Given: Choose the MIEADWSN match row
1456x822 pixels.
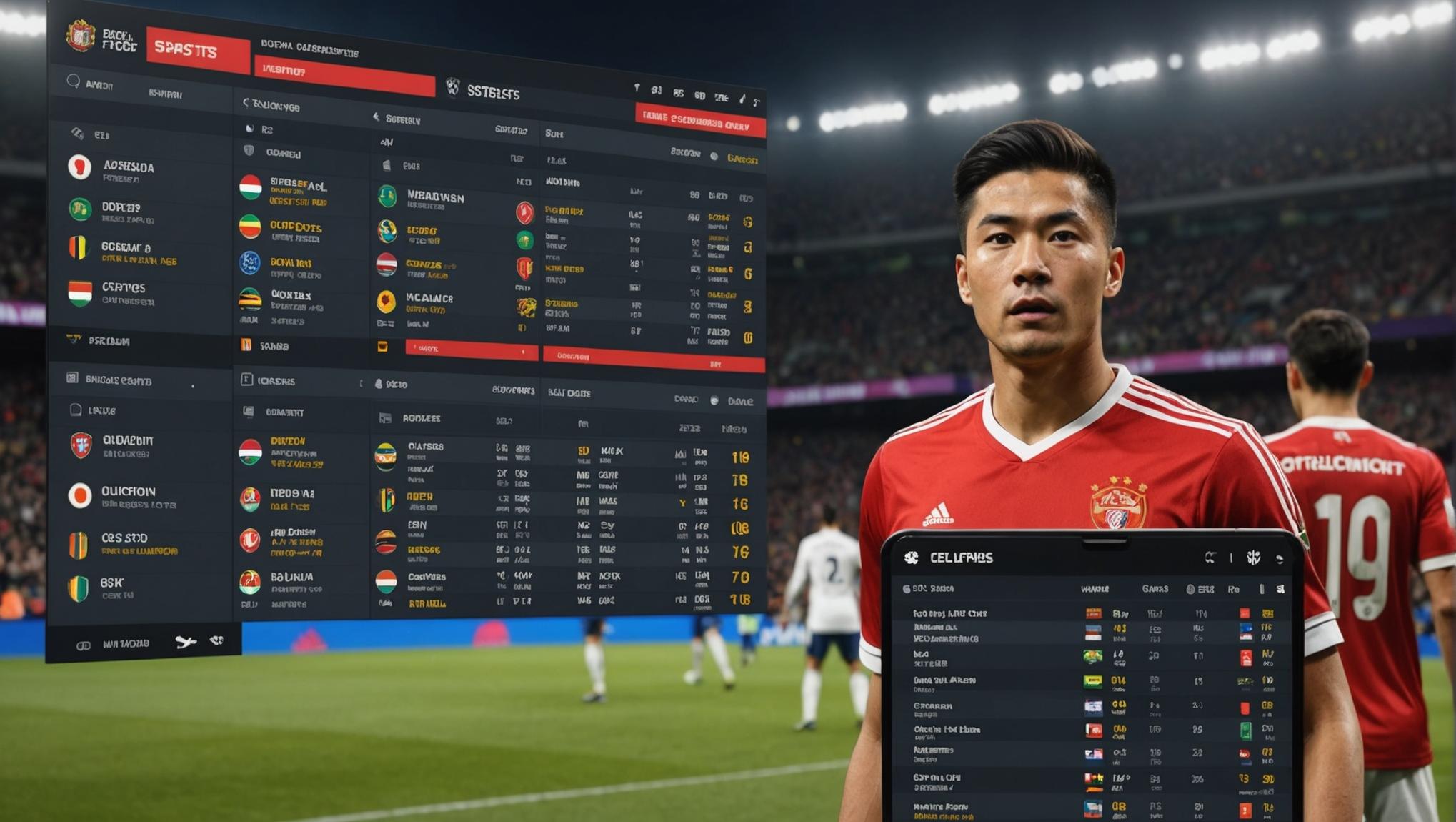Looking at the screenshot, I should 435,198.
